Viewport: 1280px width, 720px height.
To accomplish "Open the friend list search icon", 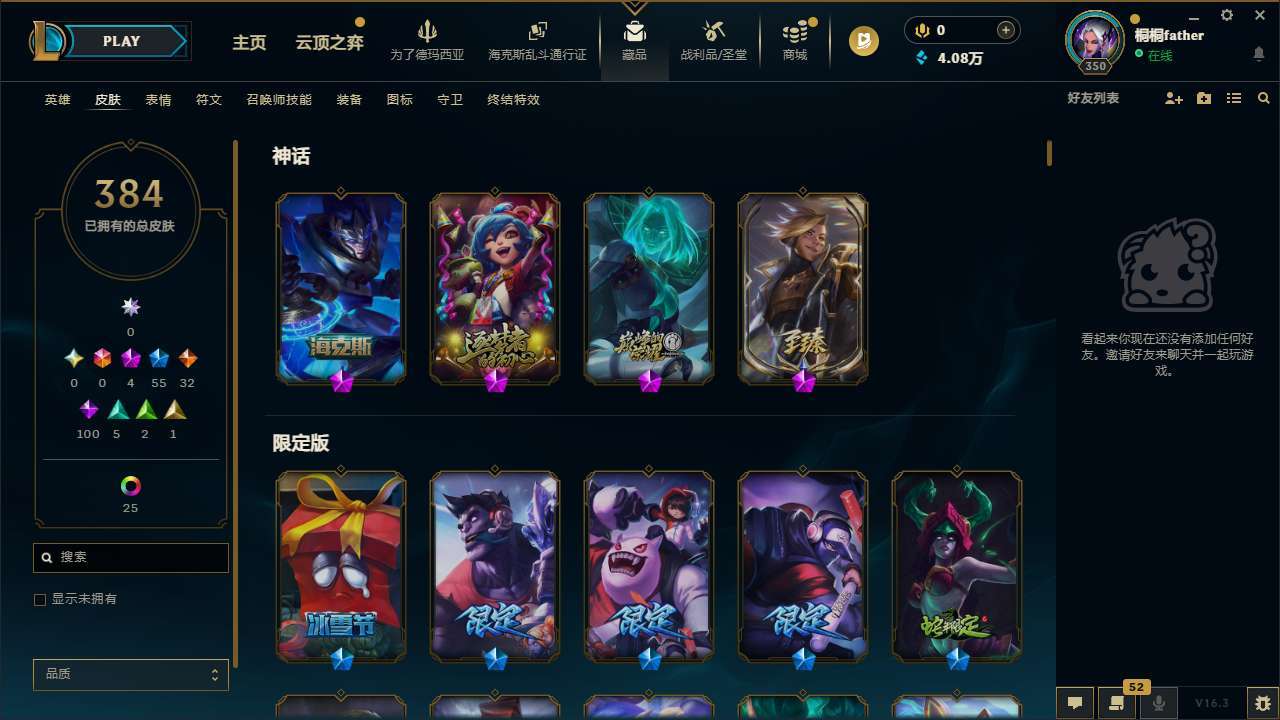I will click(1264, 98).
